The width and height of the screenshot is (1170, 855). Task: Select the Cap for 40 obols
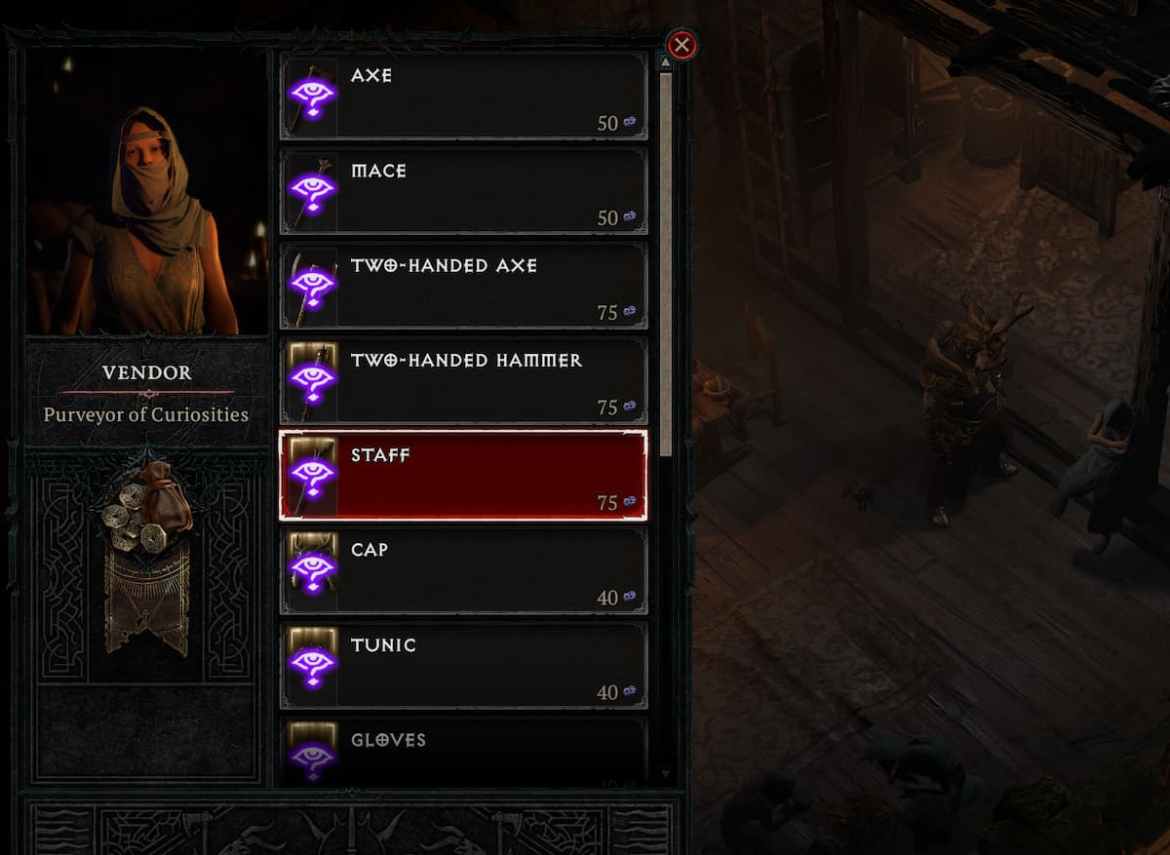463,571
